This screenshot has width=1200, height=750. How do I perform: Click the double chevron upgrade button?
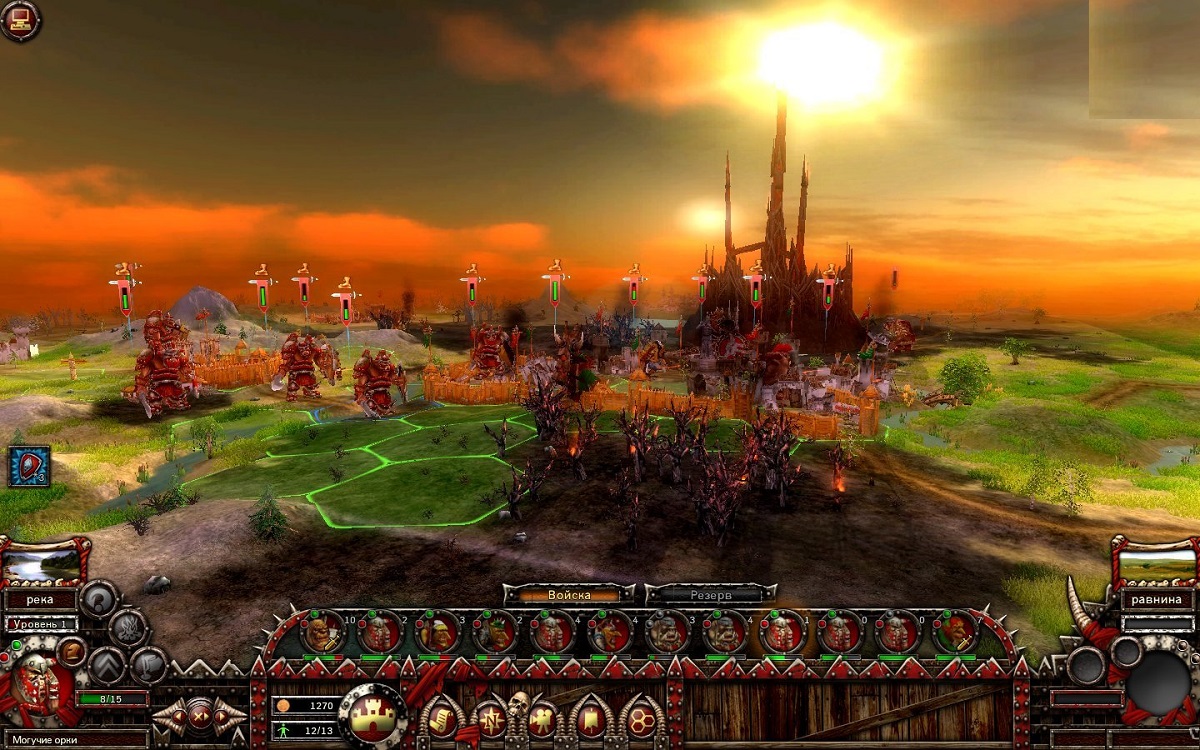coord(107,665)
